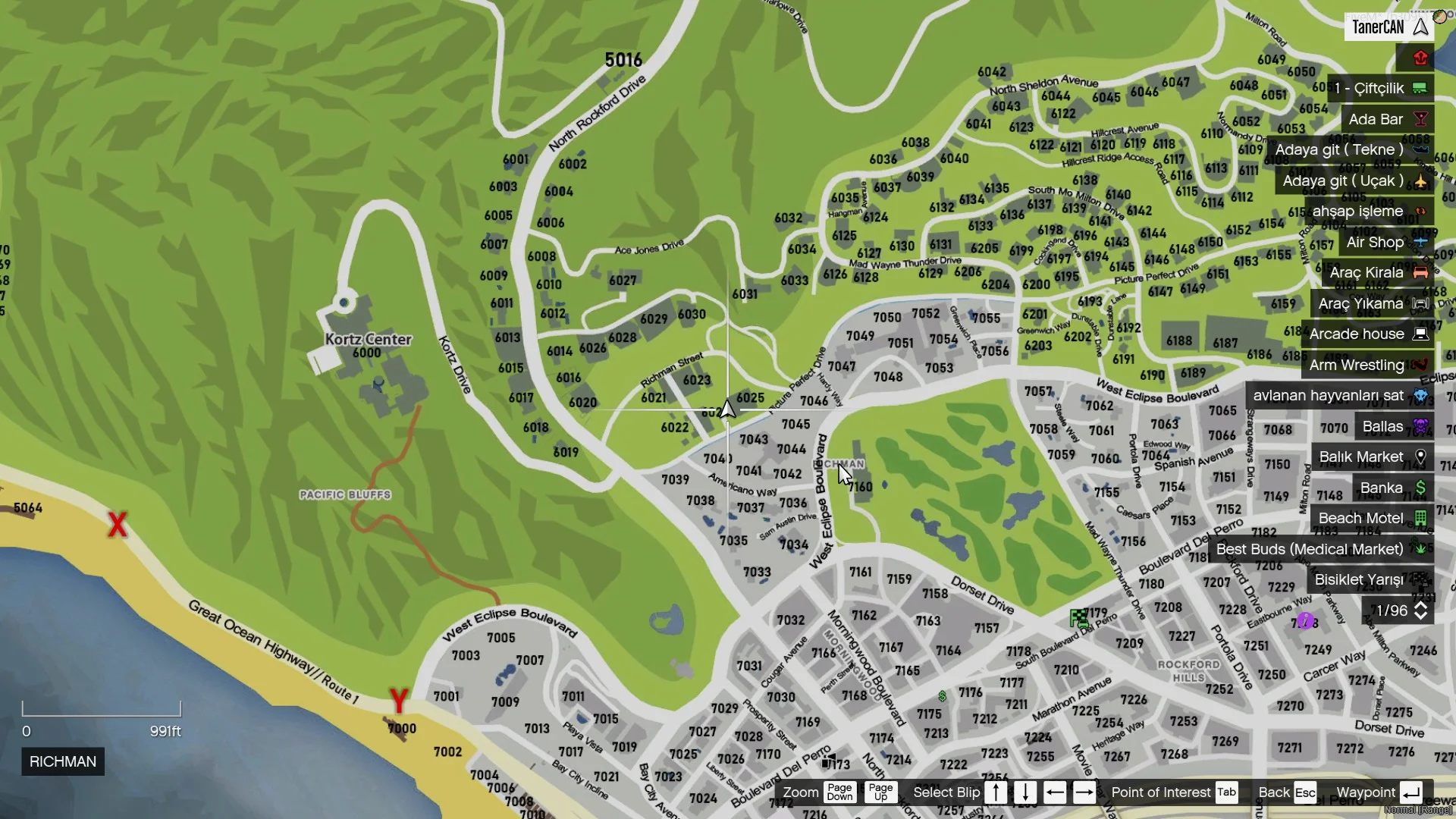1456x819 pixels.
Task: Click the legend page 1/96 scroll arrows
Action: tap(1420, 610)
